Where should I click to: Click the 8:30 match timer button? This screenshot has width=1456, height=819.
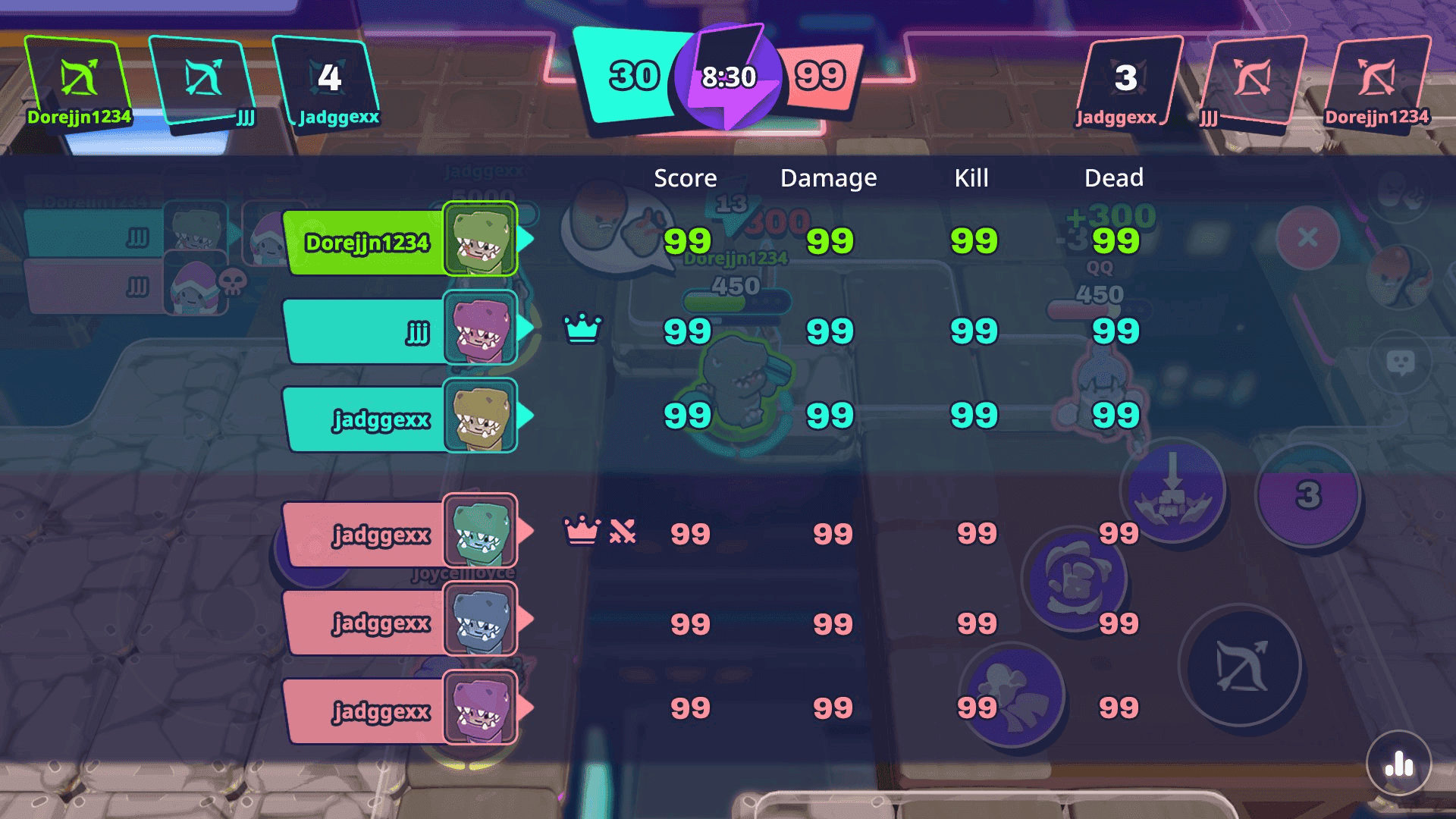click(730, 76)
